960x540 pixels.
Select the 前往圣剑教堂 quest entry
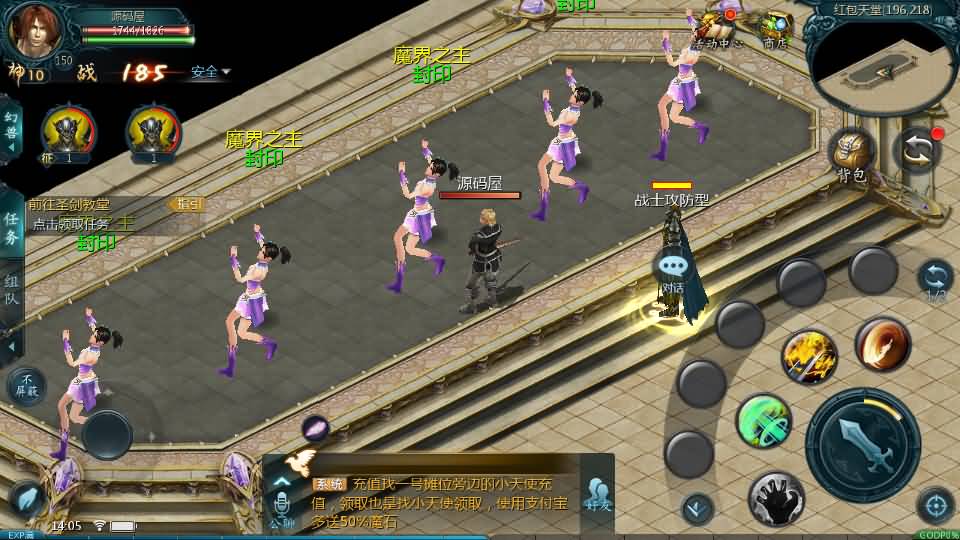coord(95,204)
